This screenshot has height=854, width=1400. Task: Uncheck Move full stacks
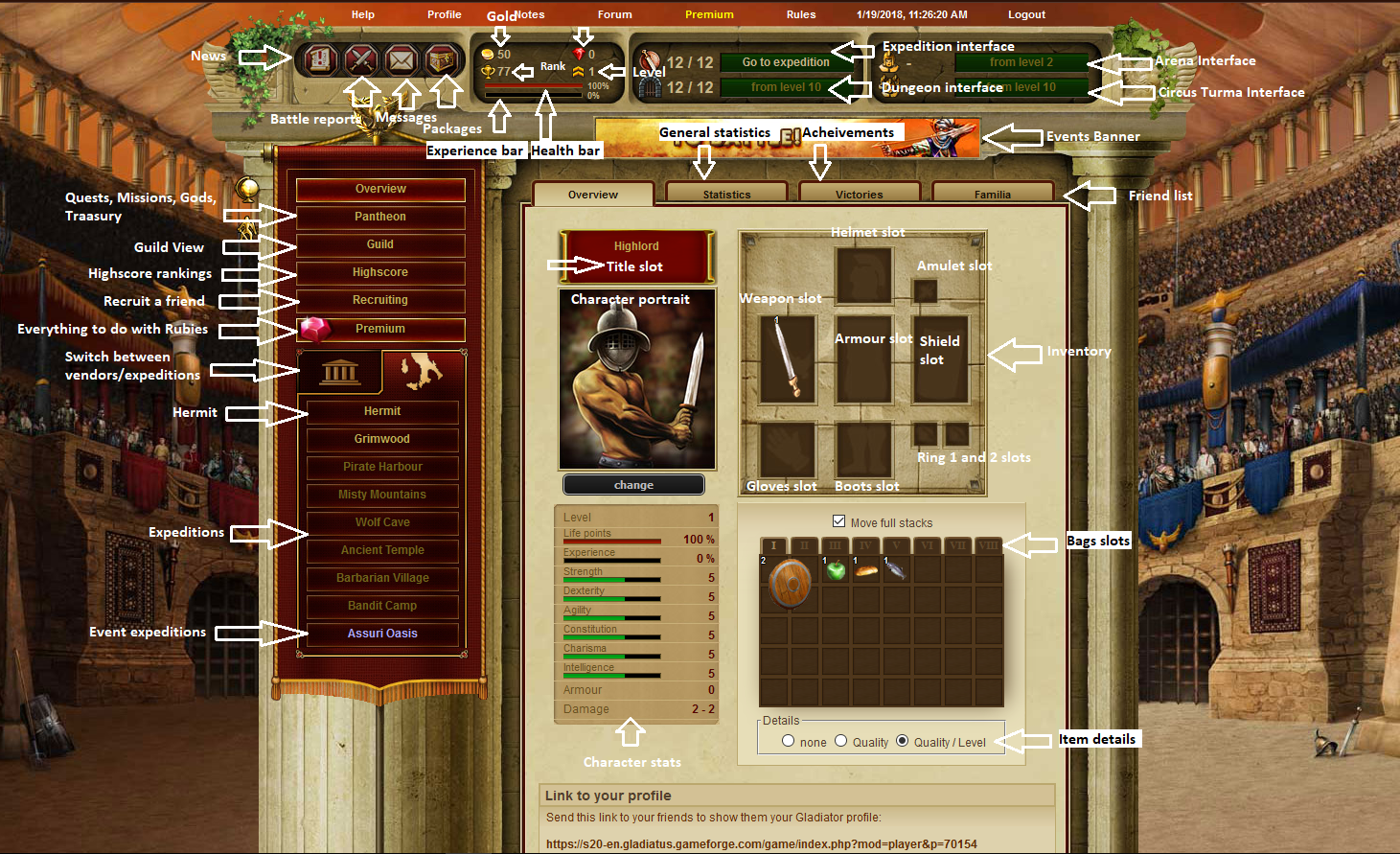coord(839,520)
